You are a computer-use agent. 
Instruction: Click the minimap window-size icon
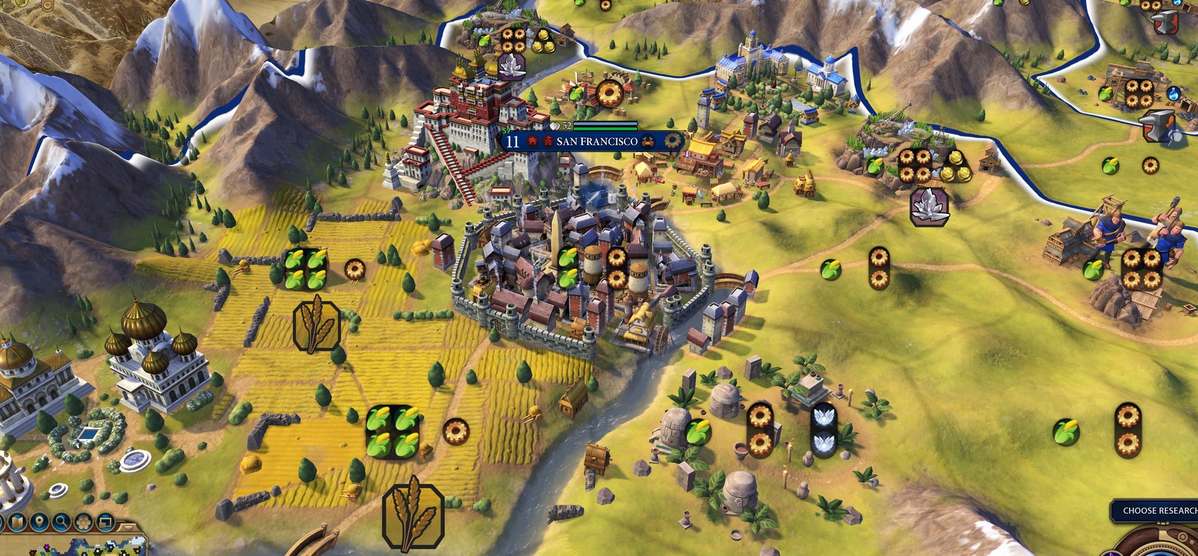tap(103, 521)
